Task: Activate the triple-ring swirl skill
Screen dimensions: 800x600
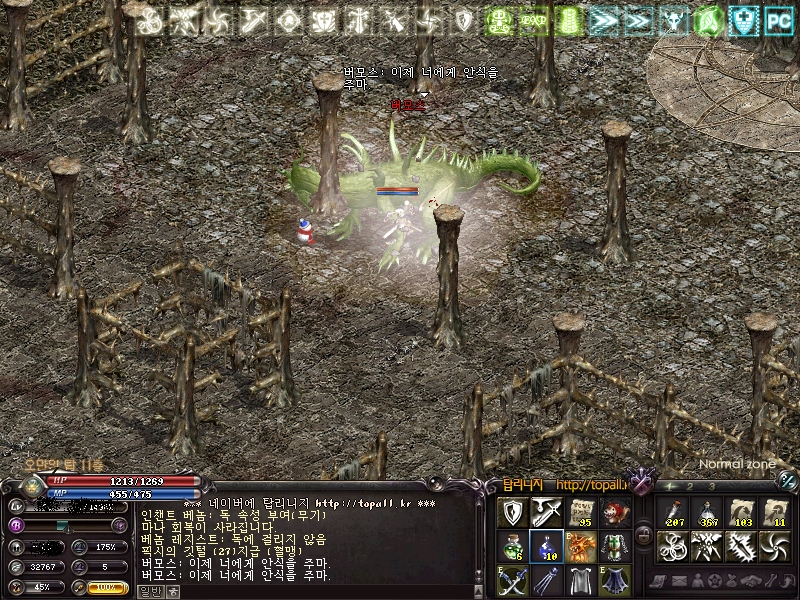Action: click(673, 546)
